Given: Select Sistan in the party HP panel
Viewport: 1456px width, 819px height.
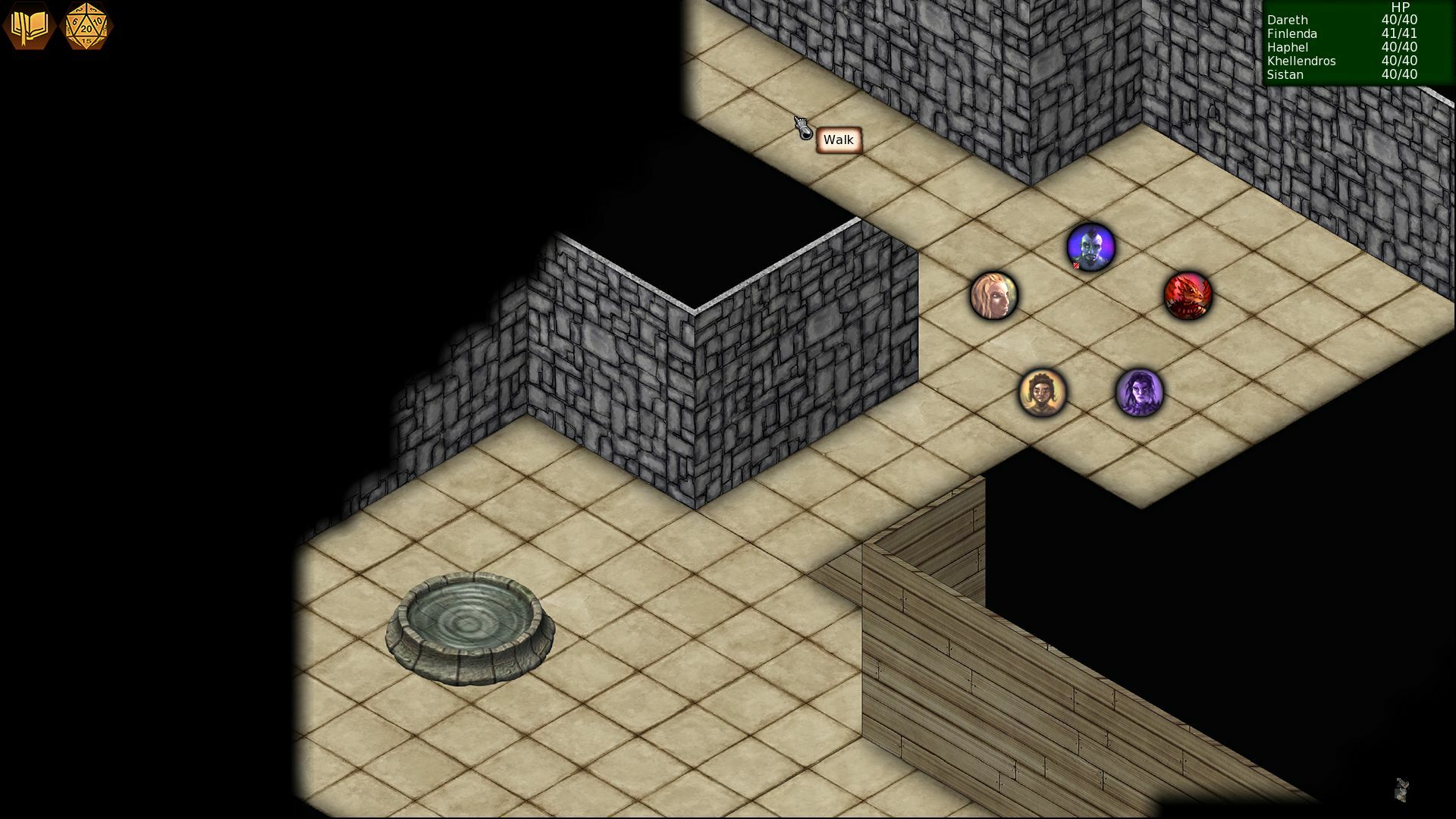Looking at the screenshot, I should [x=1285, y=75].
